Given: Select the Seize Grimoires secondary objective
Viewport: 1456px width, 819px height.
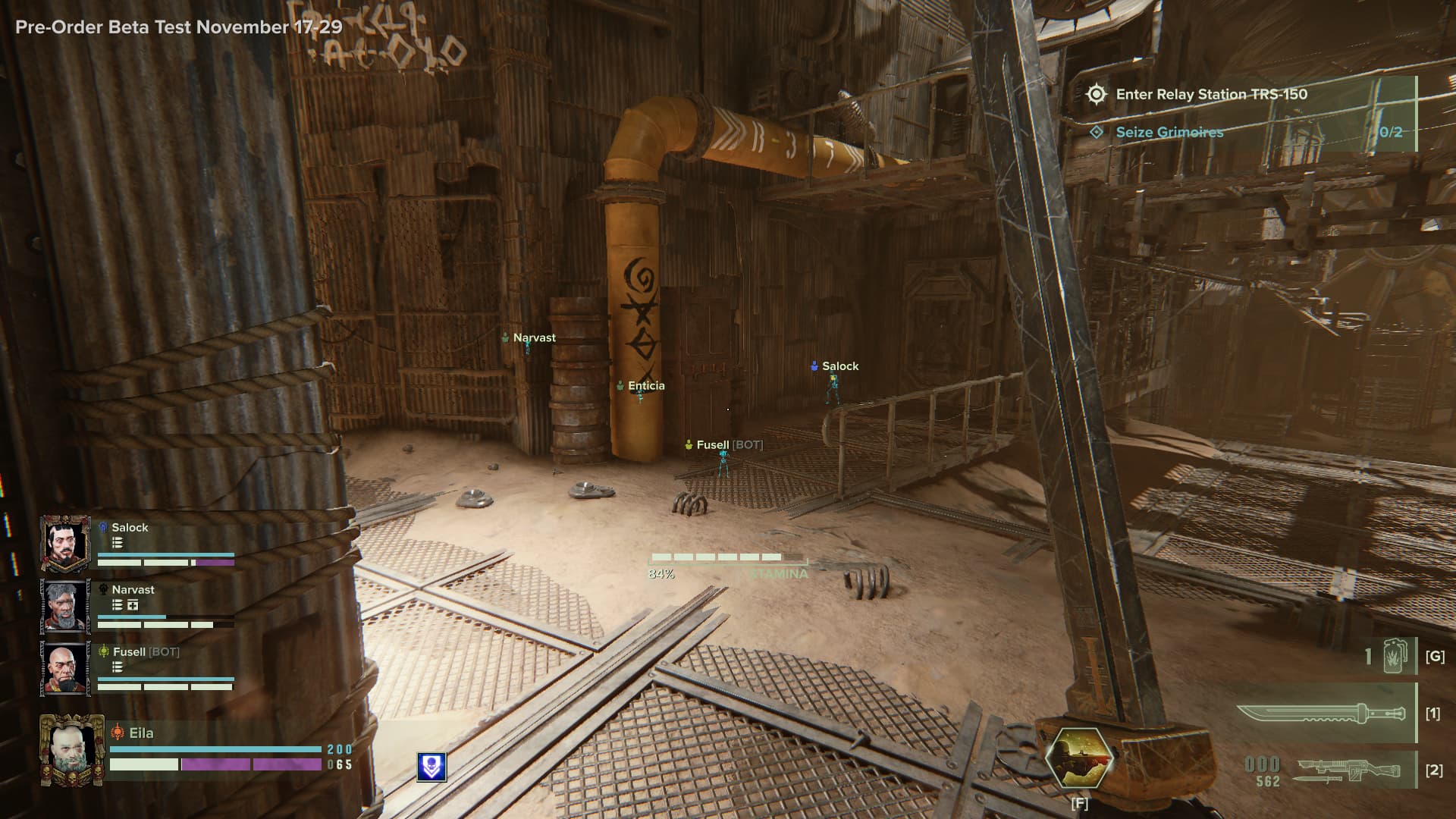Looking at the screenshot, I should point(1169,133).
